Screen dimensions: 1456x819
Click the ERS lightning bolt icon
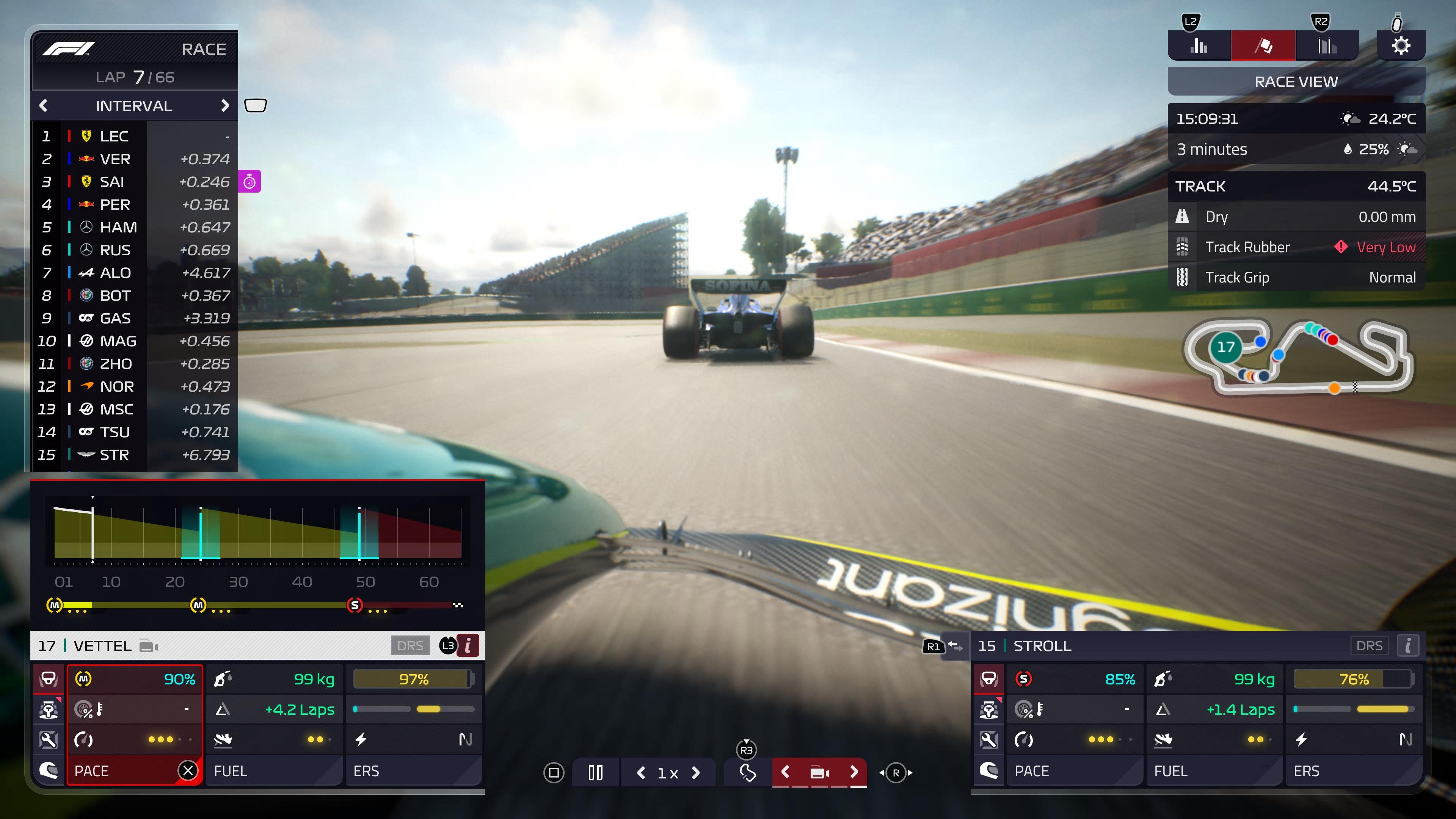pyautogui.click(x=362, y=739)
